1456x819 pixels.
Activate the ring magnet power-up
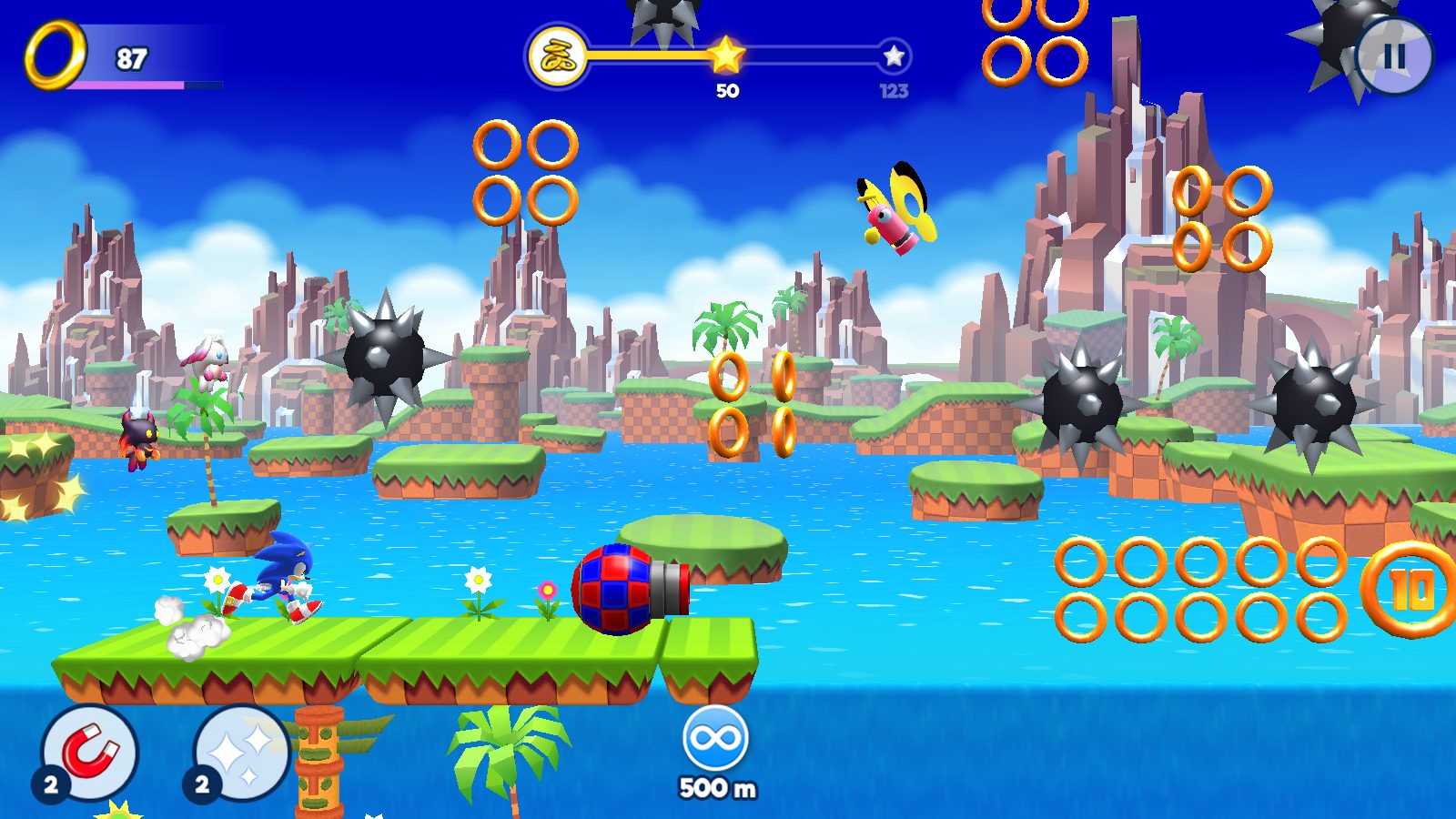pyautogui.click(x=90, y=753)
